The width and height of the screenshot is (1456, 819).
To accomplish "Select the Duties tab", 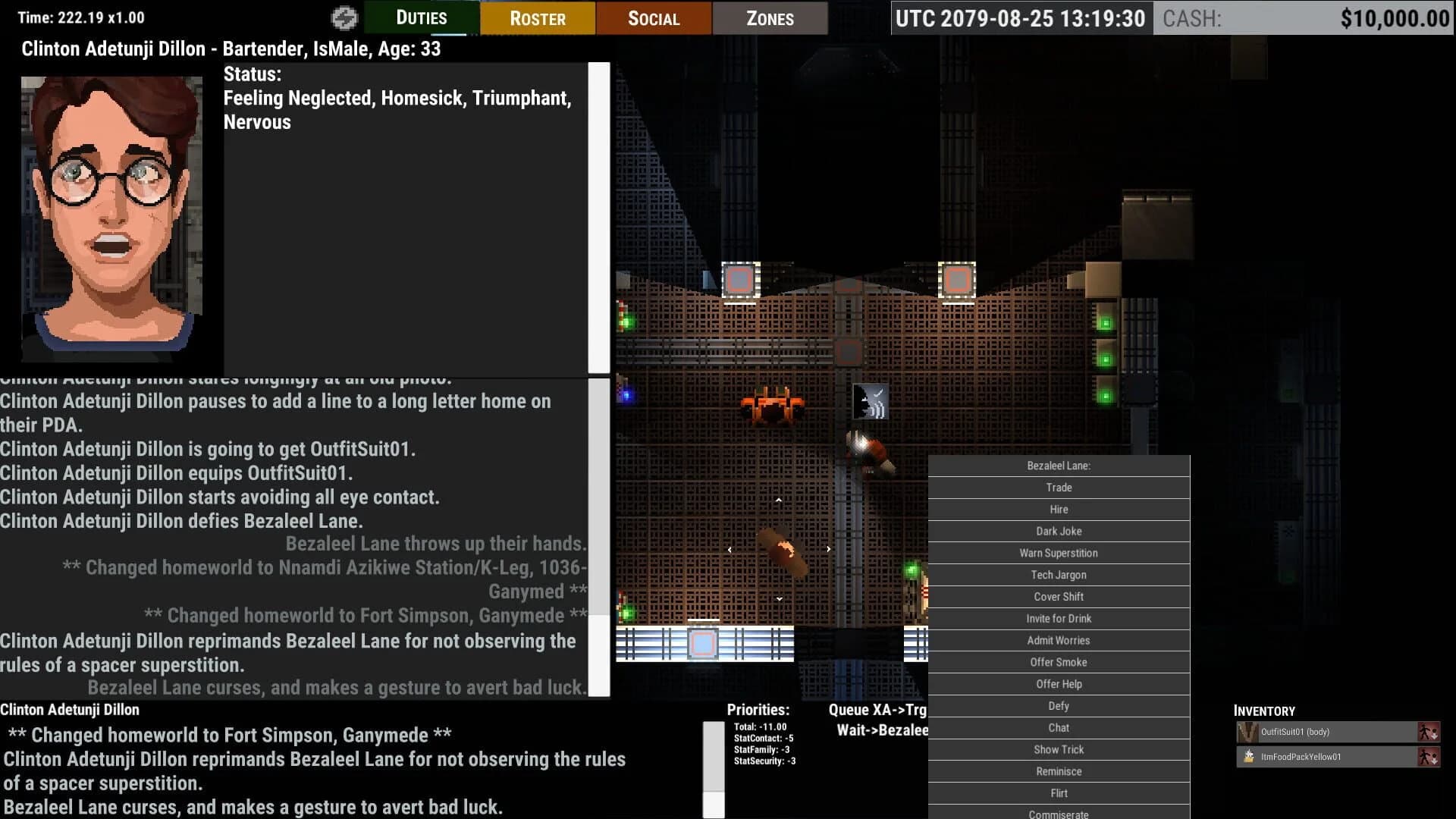I will click(x=421, y=17).
